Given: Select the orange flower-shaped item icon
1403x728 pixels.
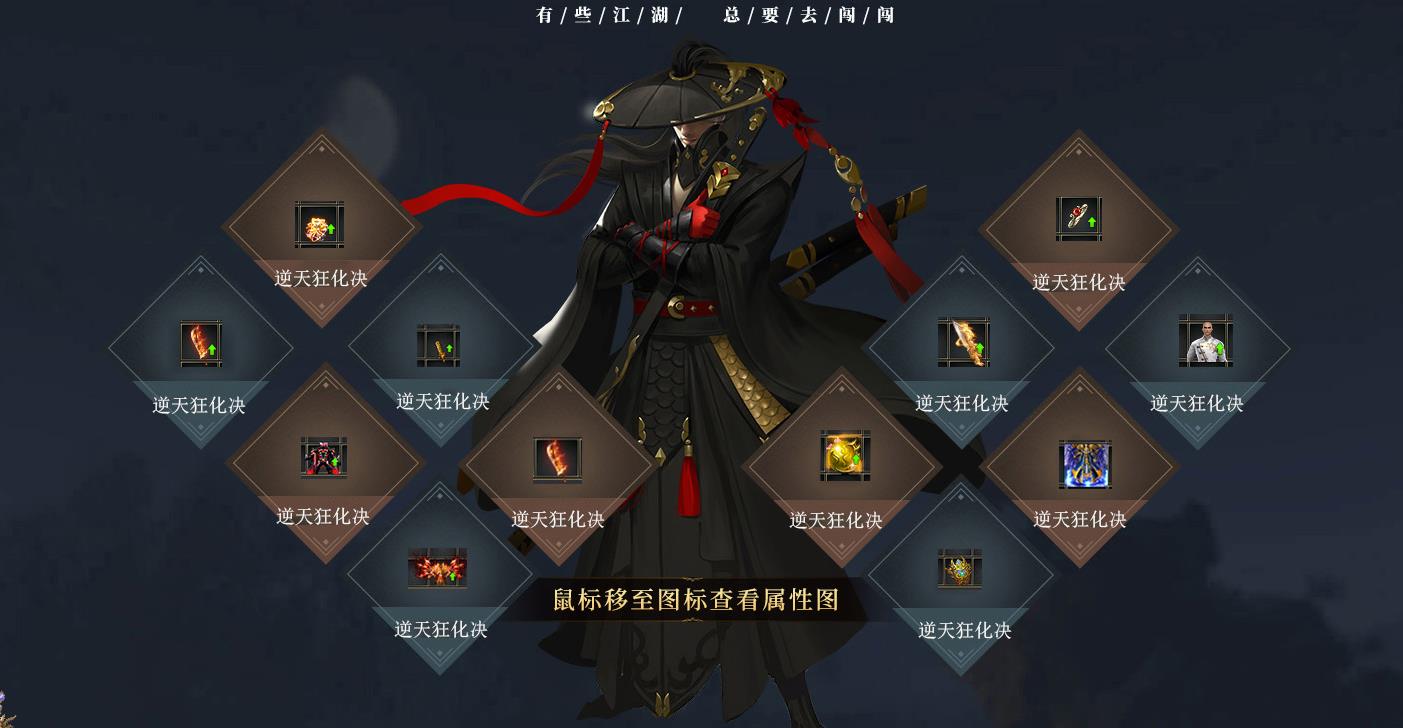Looking at the screenshot, I should click(319, 225).
